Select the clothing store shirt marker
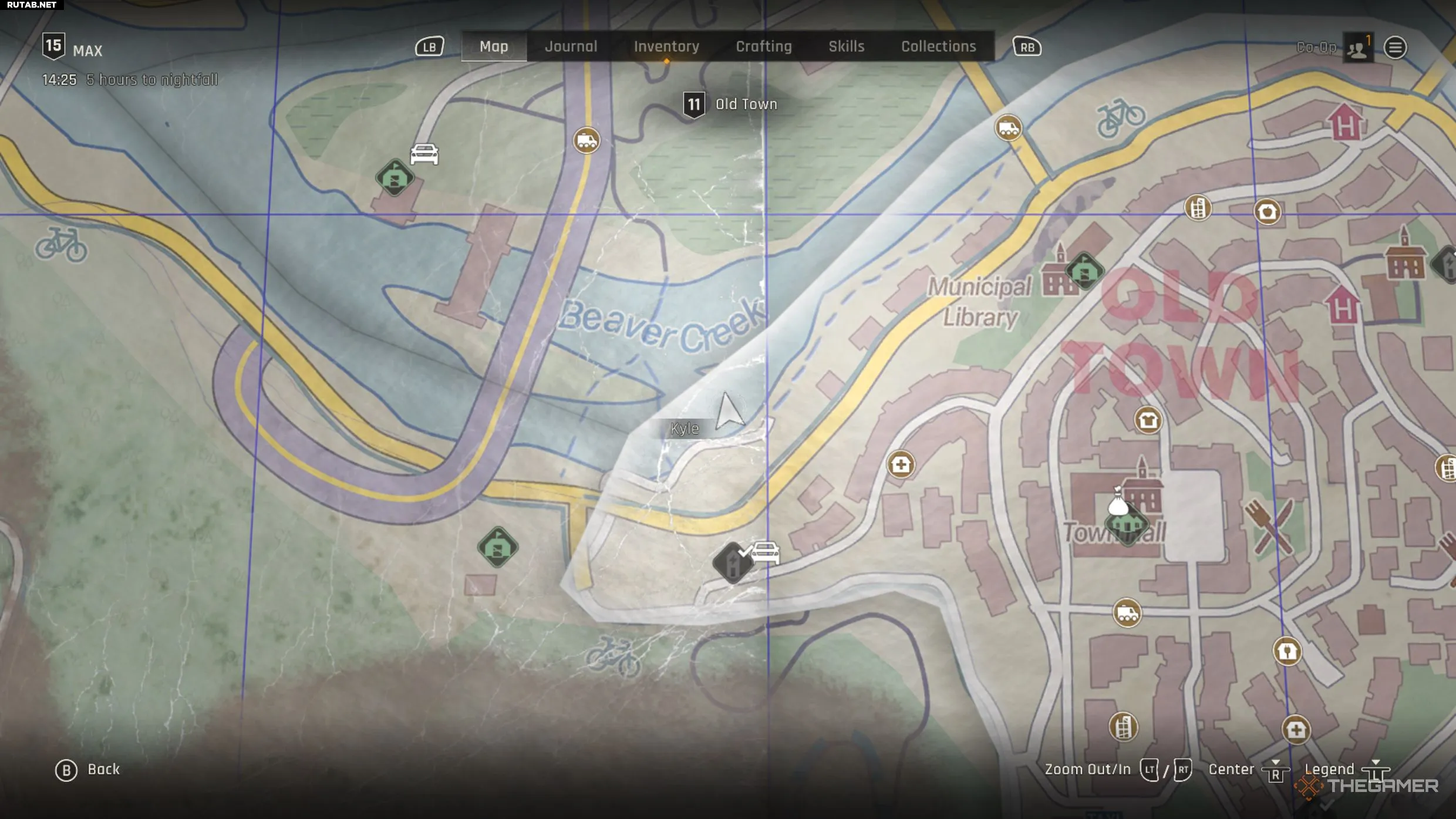This screenshot has height=819, width=1456. coord(1148,420)
